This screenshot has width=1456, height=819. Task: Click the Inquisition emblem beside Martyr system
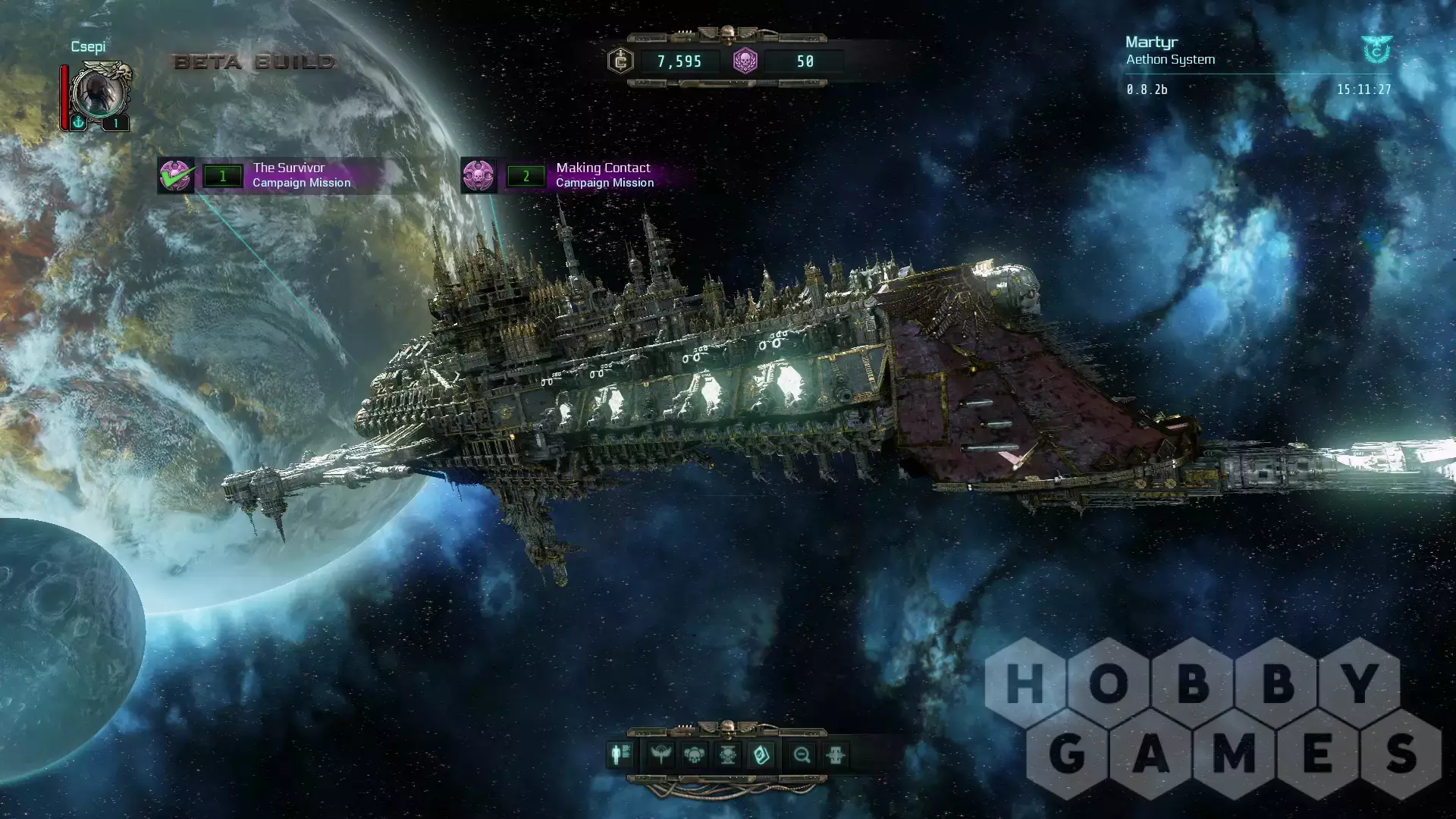pos(1376,50)
